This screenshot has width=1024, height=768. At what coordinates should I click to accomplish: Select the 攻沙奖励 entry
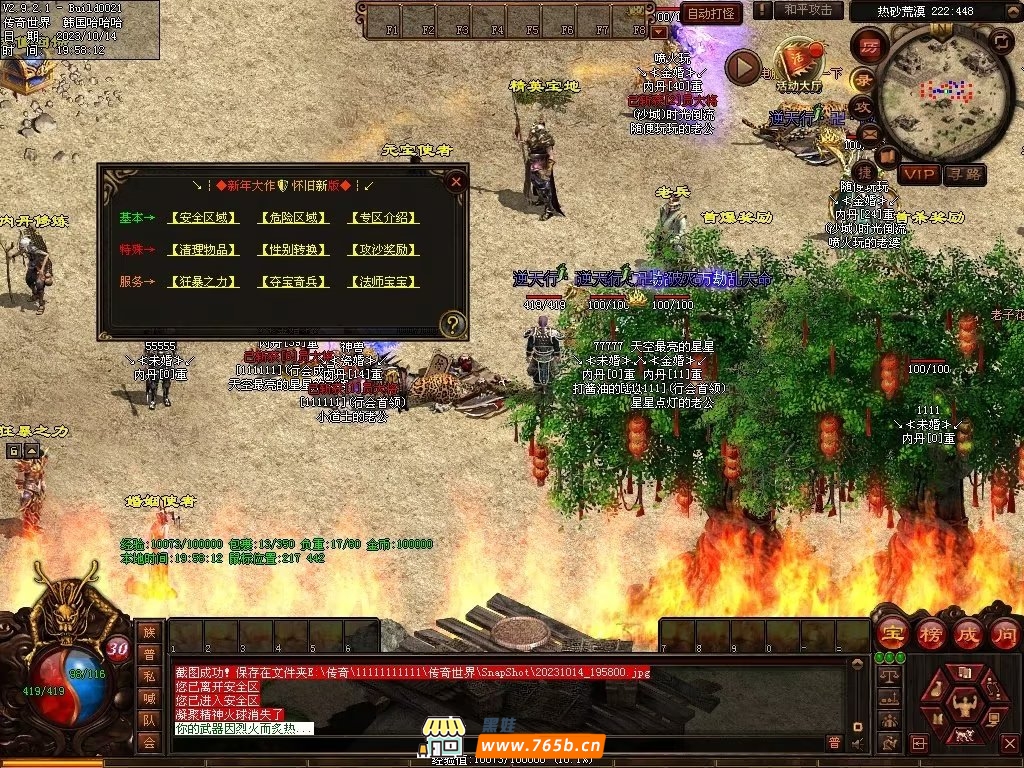point(383,249)
